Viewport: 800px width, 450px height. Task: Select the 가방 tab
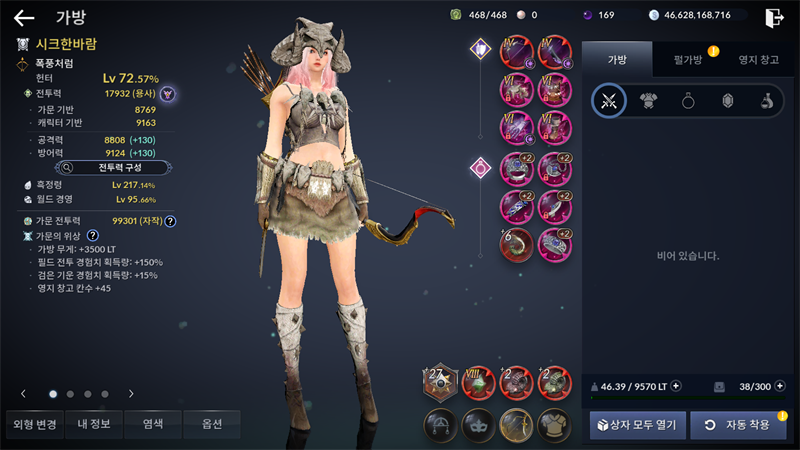coord(618,60)
